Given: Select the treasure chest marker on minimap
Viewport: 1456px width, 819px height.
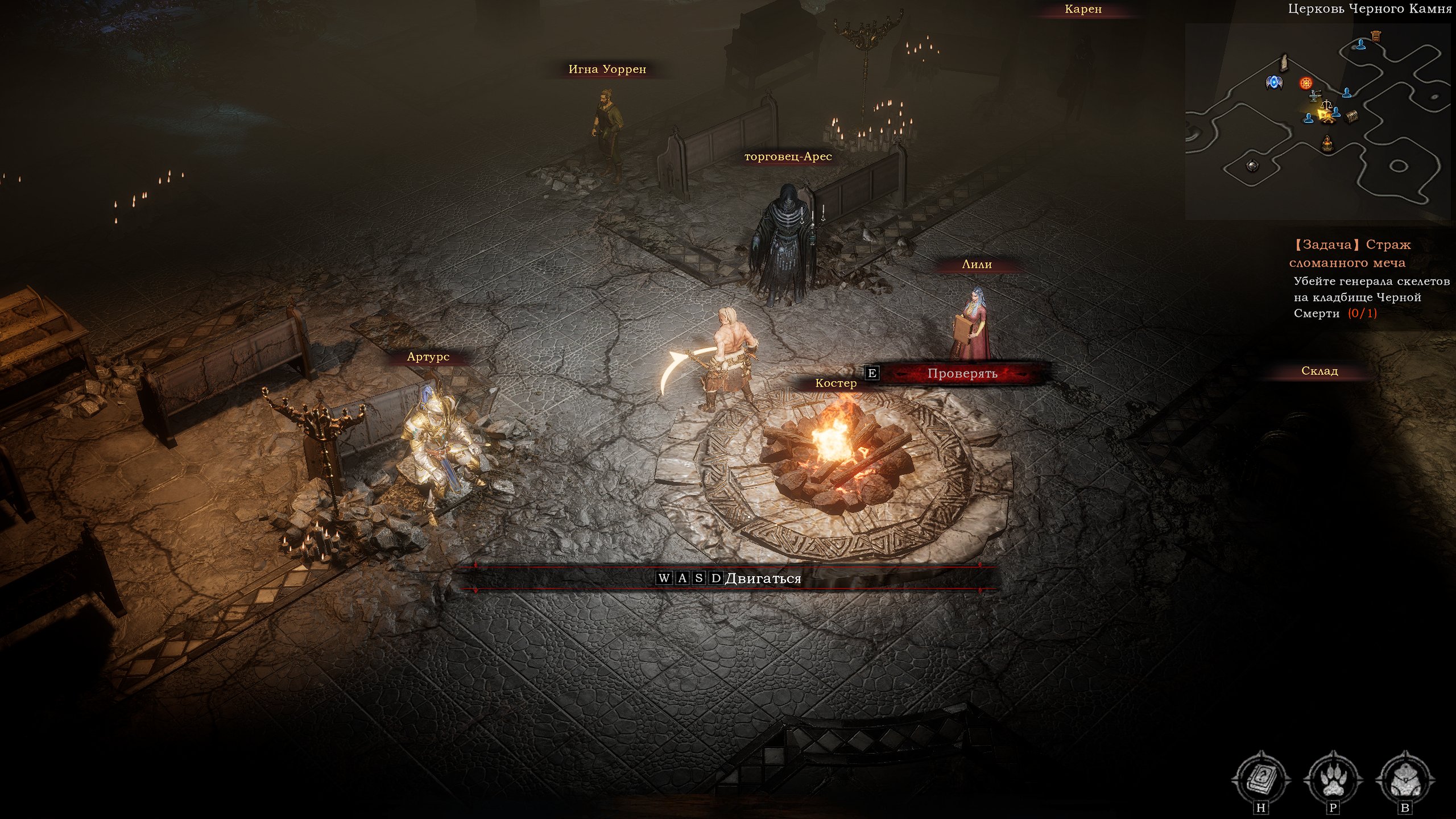Looking at the screenshot, I should pos(1352,116).
